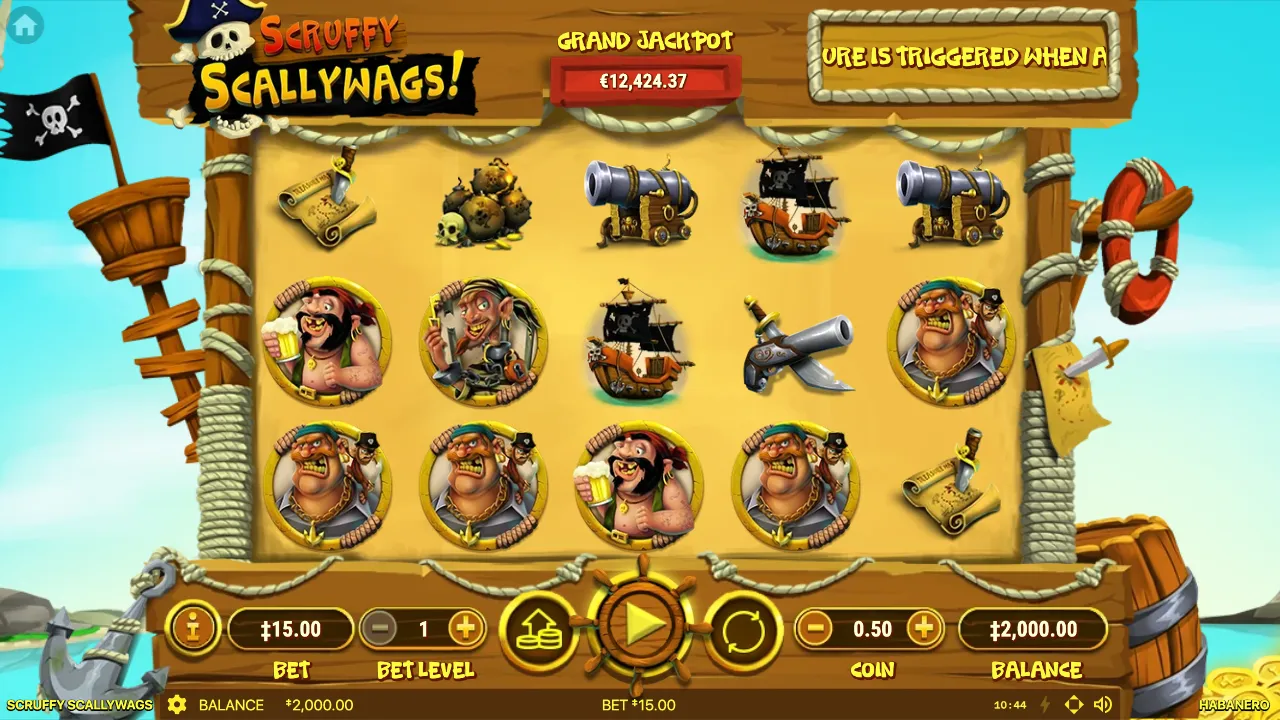This screenshot has width=1280, height=720.
Task: Raise the coin value
Action: tap(924, 629)
